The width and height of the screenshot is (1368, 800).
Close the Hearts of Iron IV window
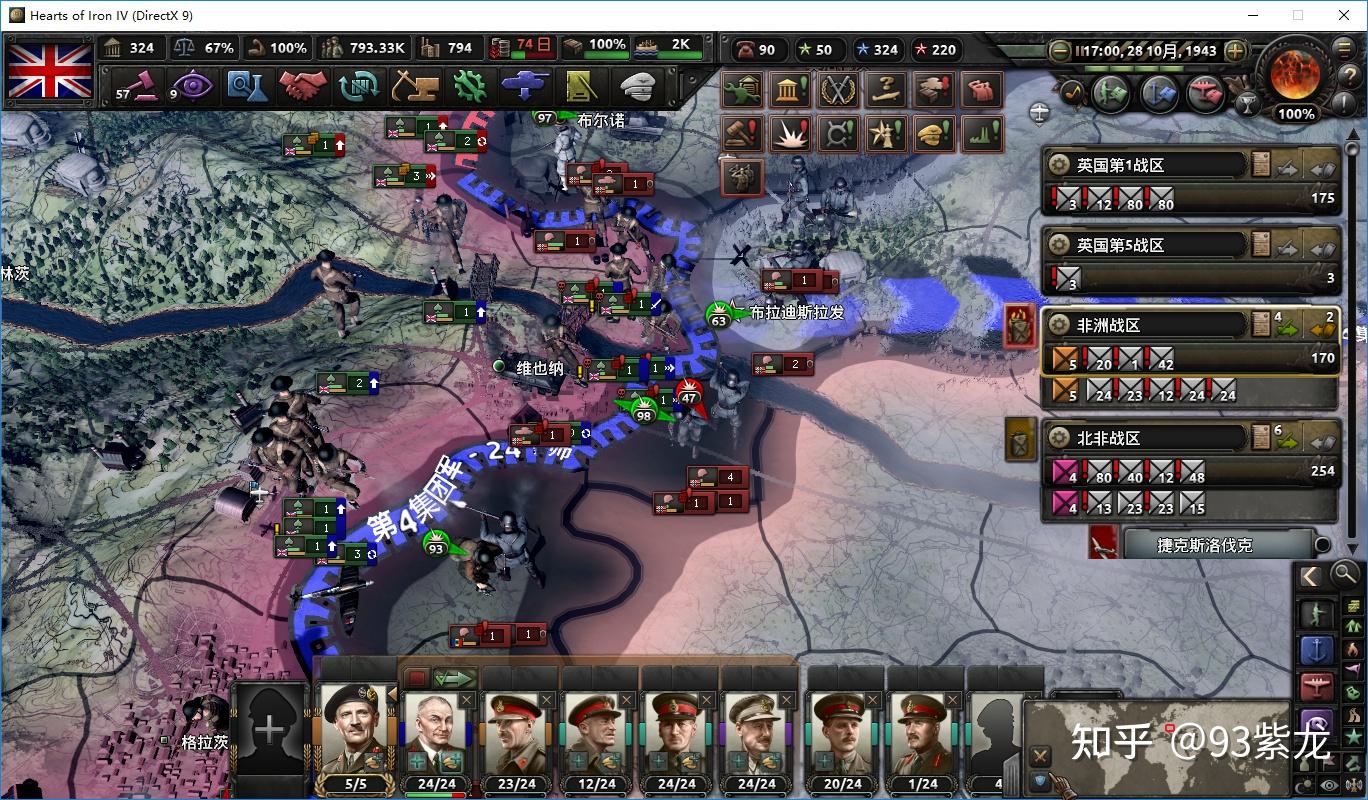click(x=1344, y=15)
